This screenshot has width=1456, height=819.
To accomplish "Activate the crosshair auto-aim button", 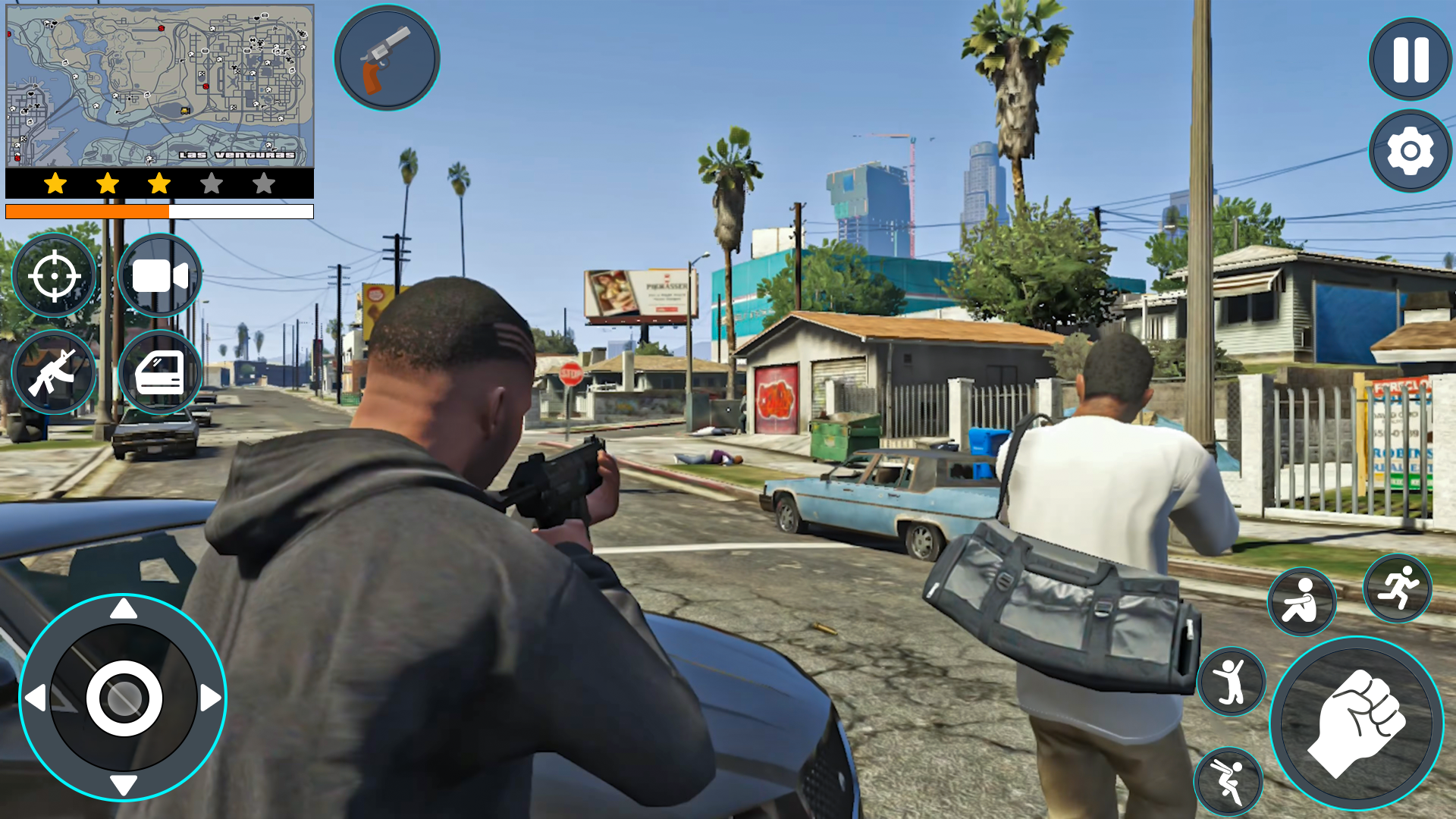I will point(54,275).
